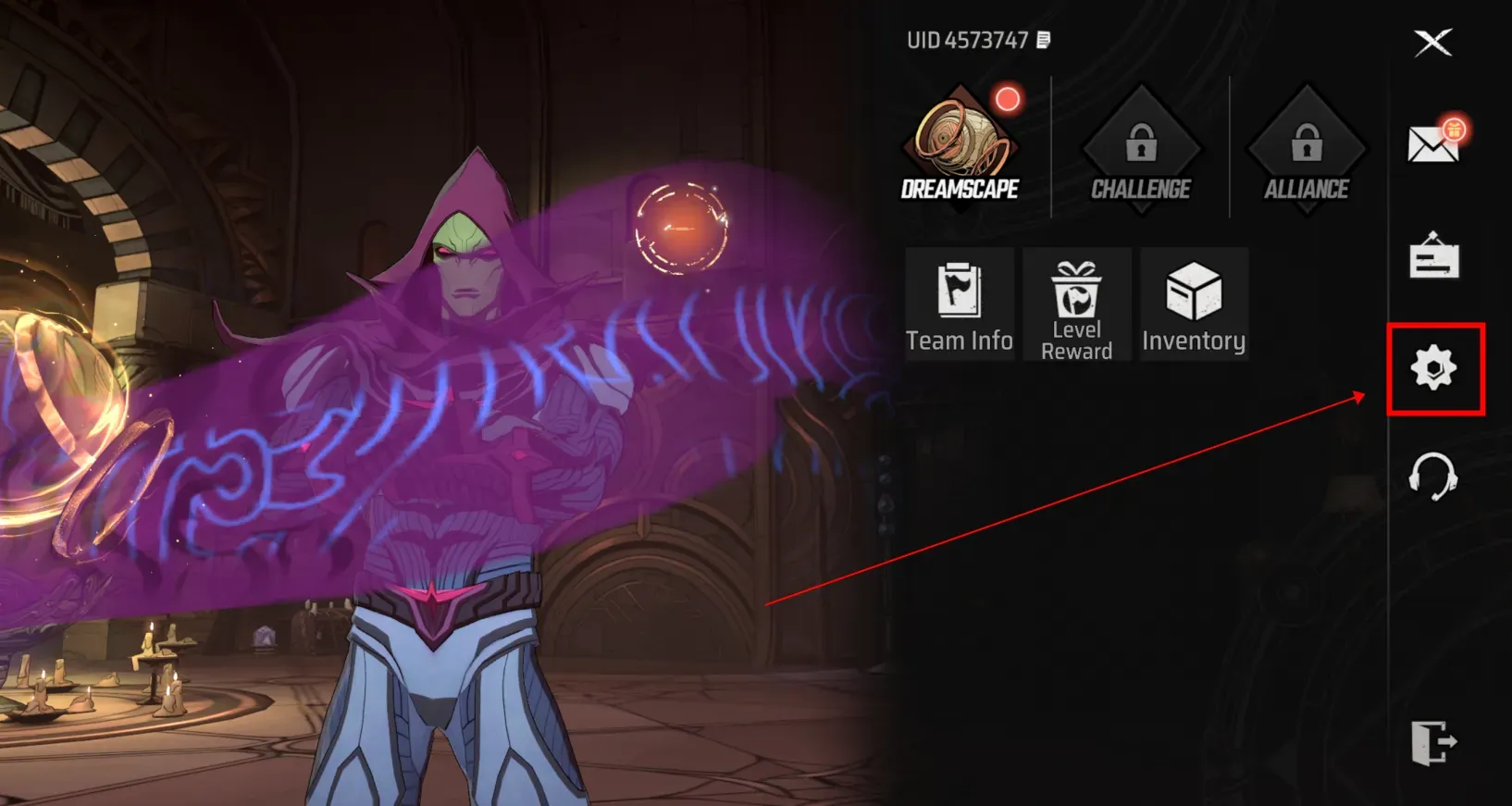View the Level Reward panel
1512x806 pixels.
pos(1076,304)
